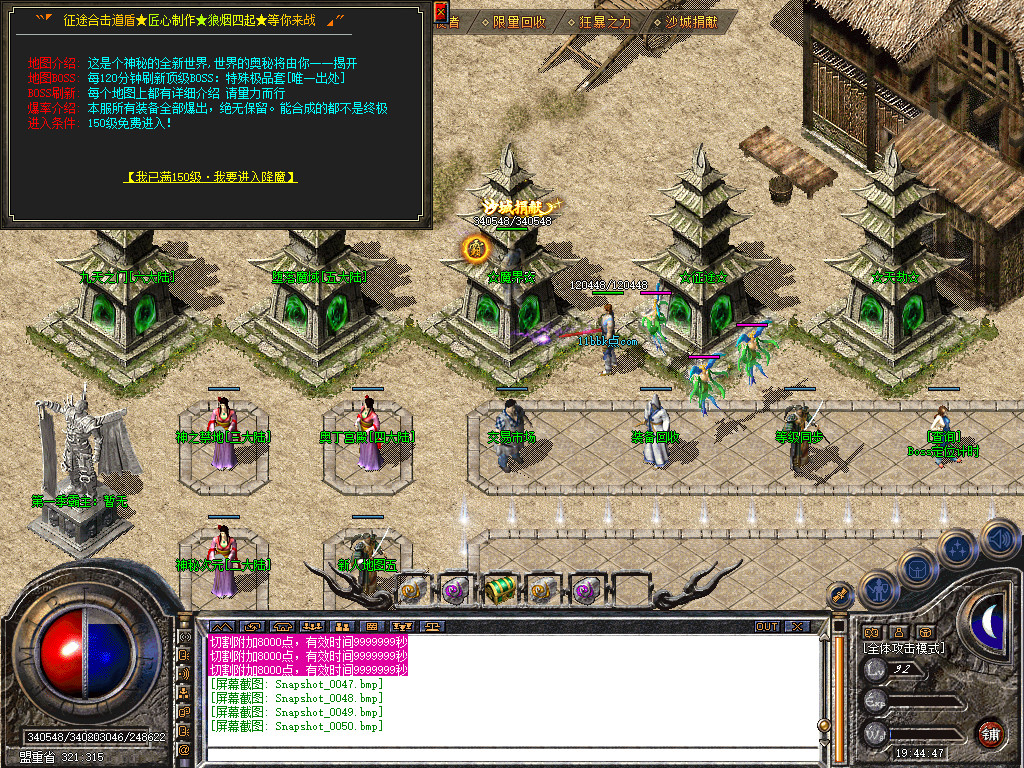Select the green treasure chest belt slot

499,591
